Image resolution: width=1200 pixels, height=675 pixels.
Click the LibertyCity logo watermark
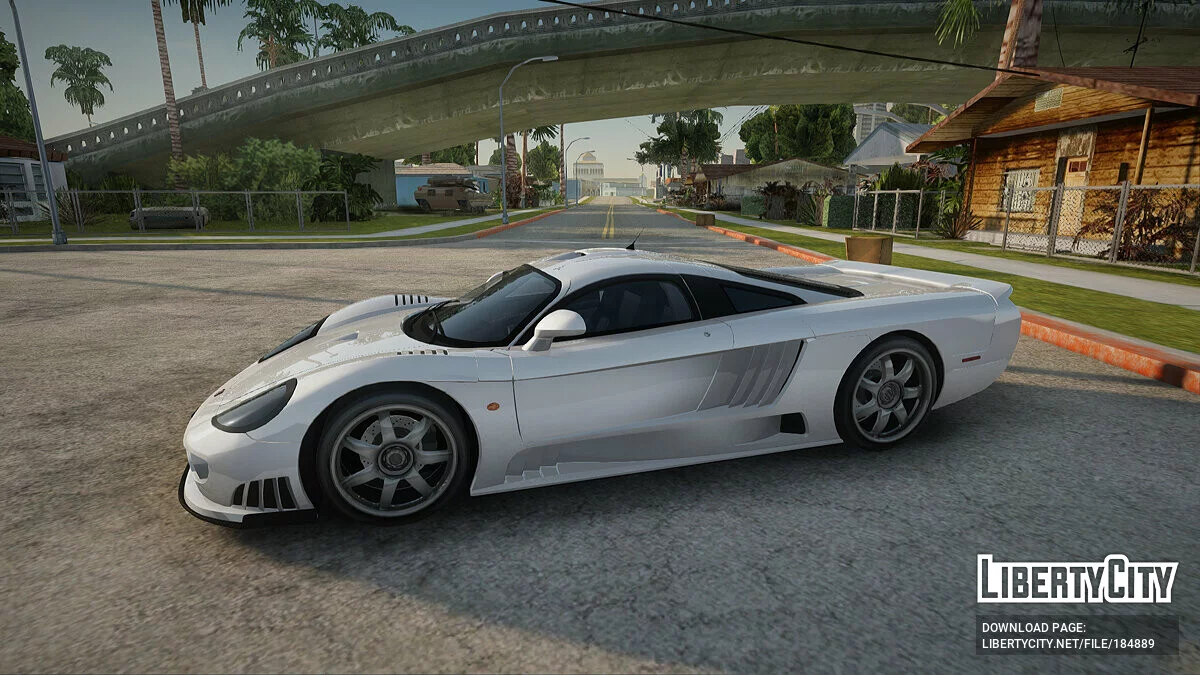point(1077,579)
